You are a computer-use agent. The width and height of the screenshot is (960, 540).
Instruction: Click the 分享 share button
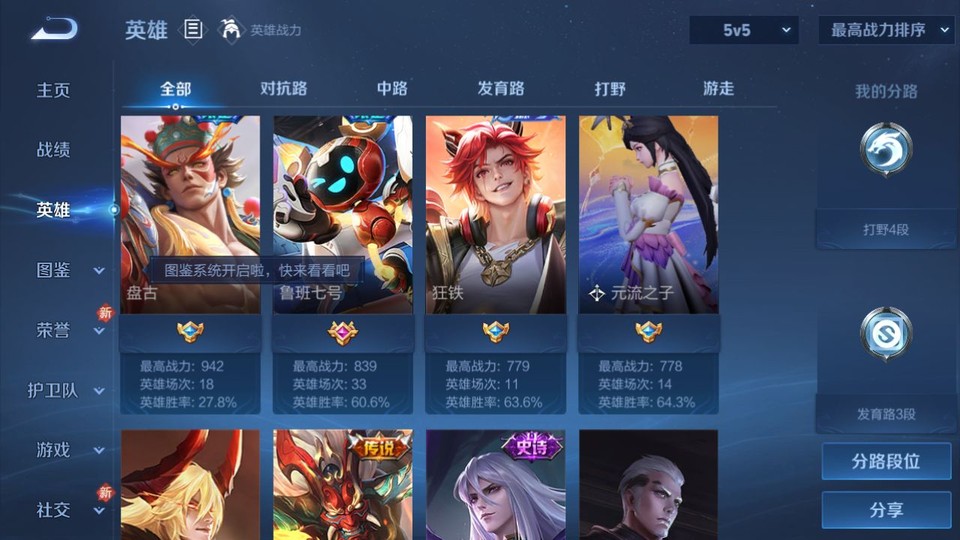886,510
